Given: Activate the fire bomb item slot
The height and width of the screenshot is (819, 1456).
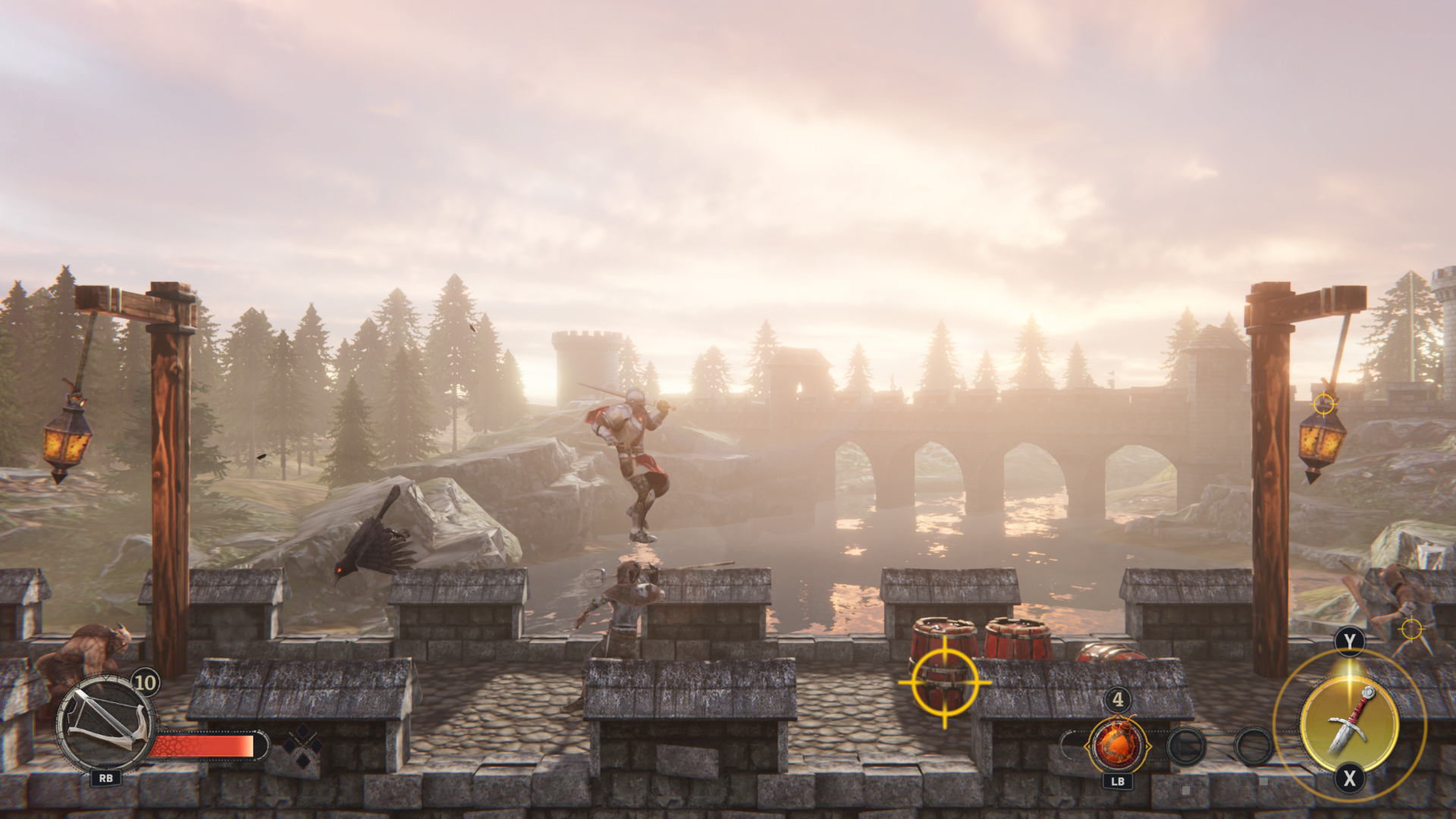Looking at the screenshot, I should coord(1117,744).
